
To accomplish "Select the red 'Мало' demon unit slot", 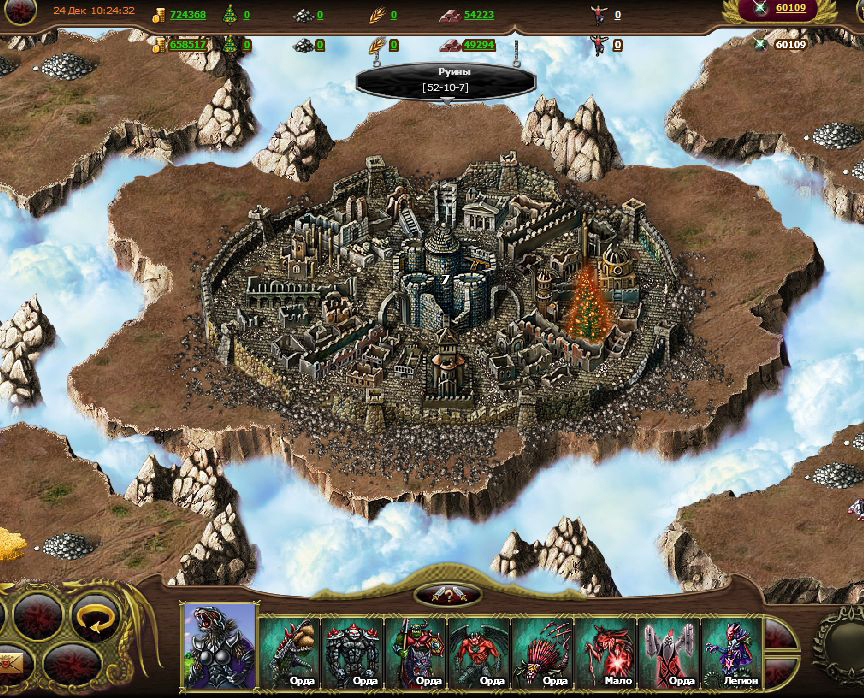I will pos(606,652).
